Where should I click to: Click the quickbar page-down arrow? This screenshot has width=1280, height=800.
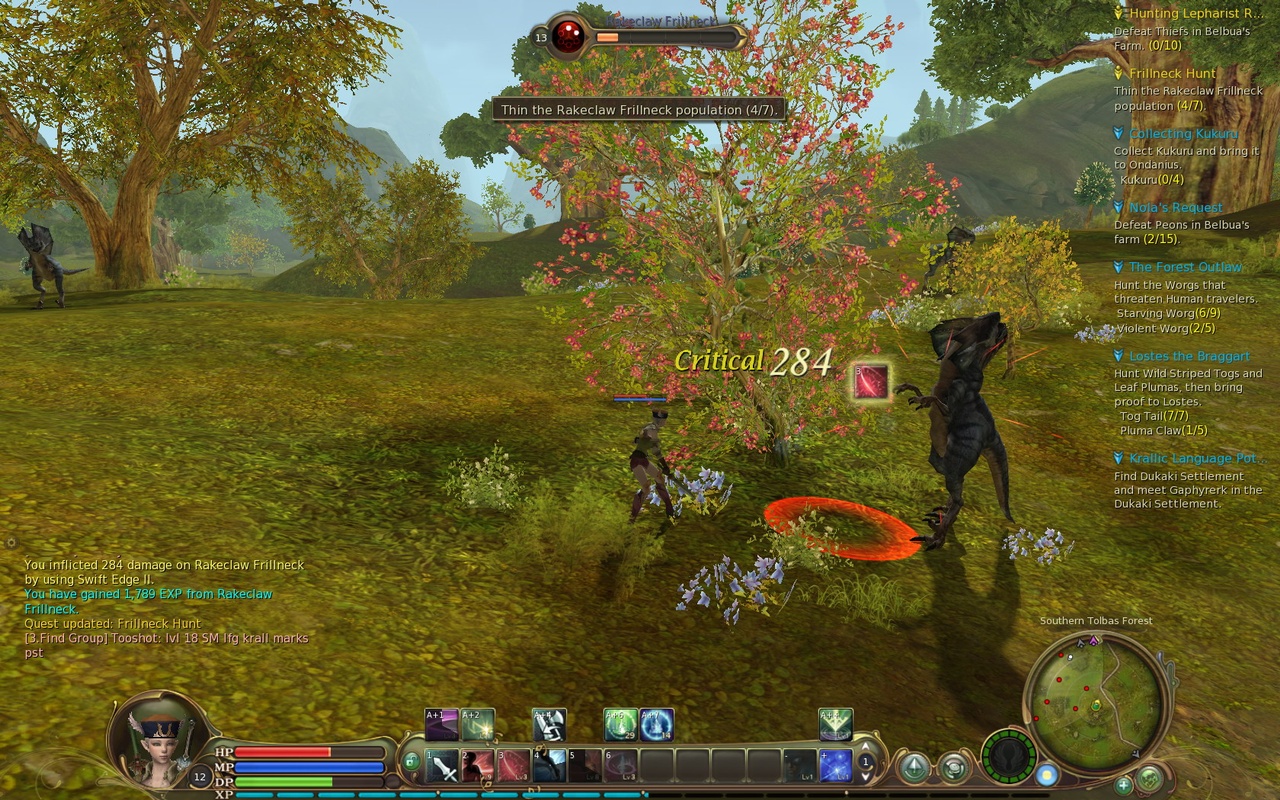(864, 774)
